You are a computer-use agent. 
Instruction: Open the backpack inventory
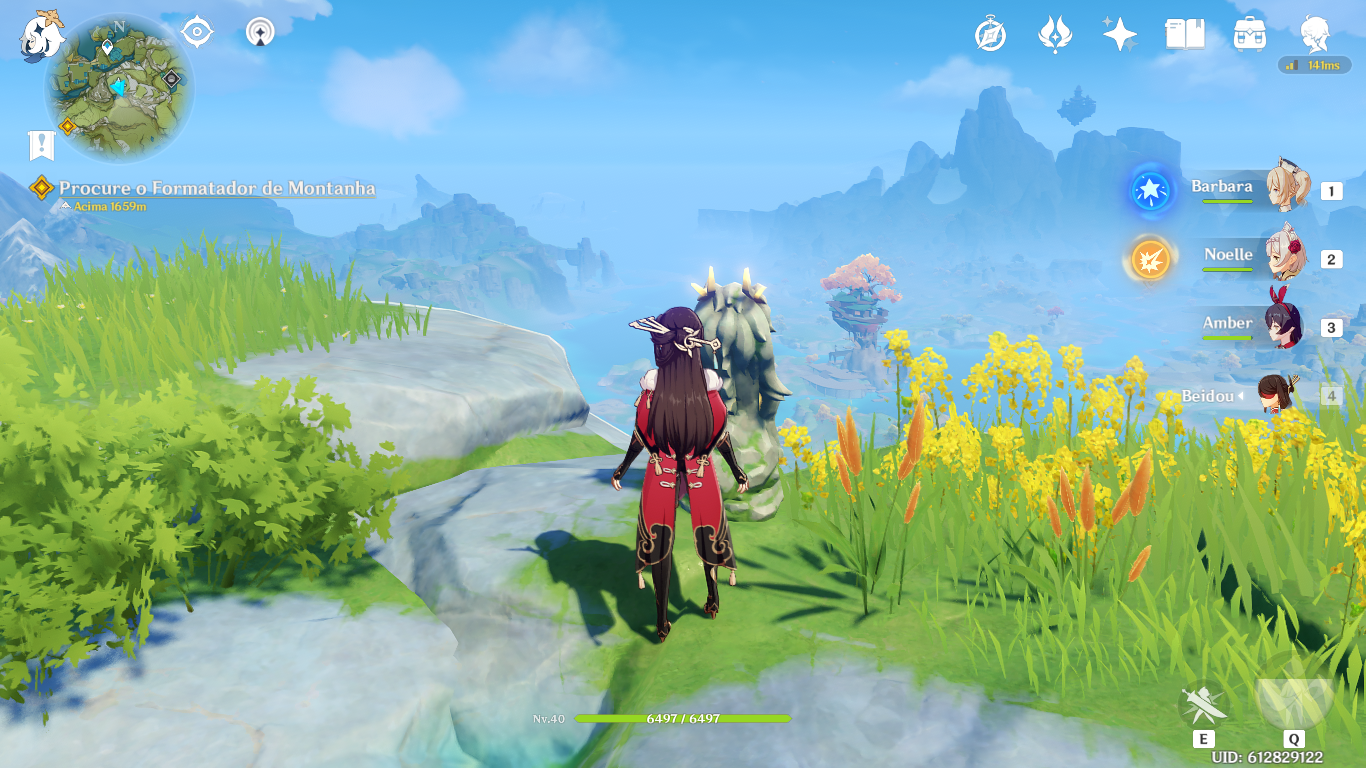pyautogui.click(x=1250, y=35)
